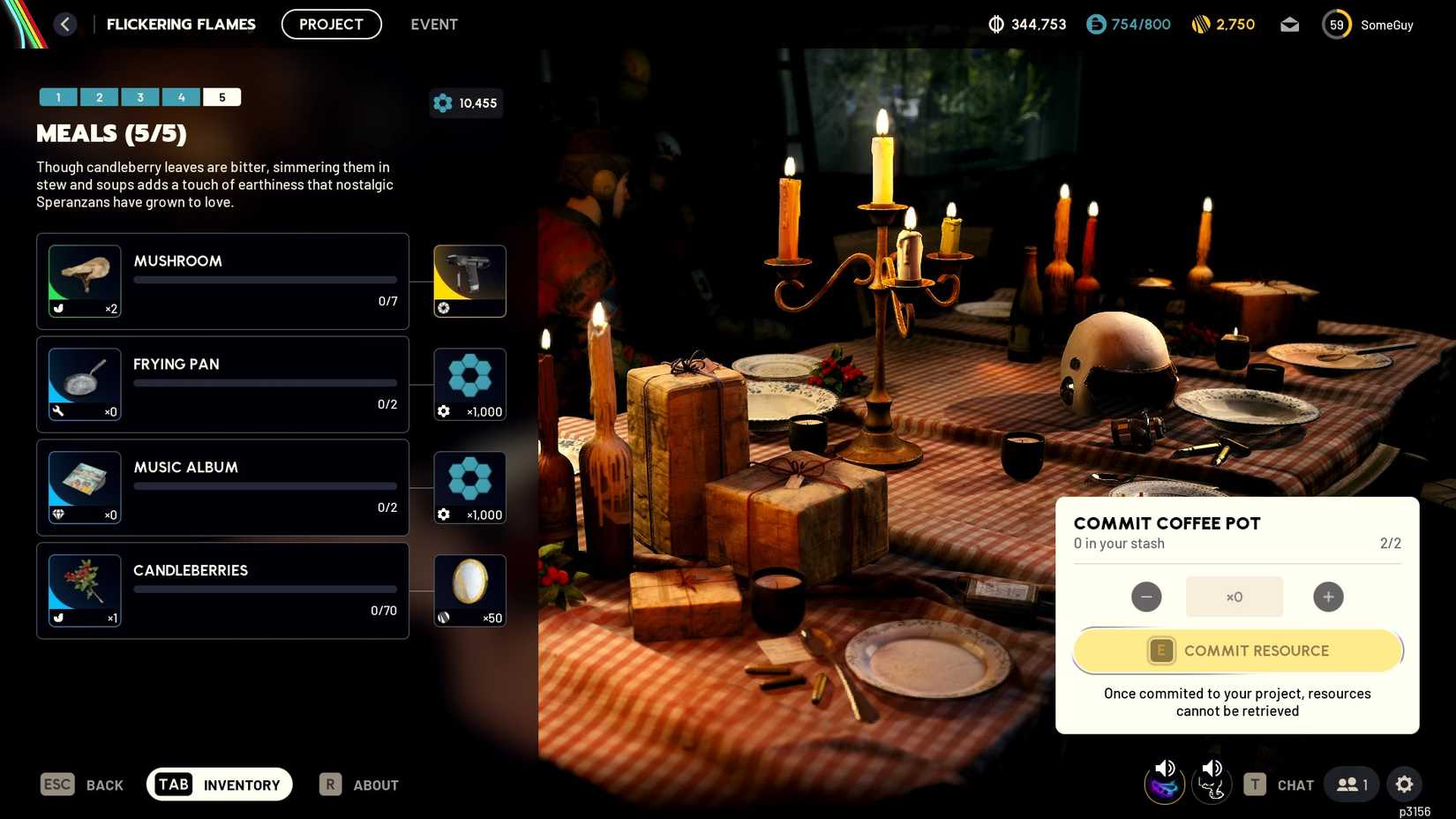Open the mail inbox icon
Screen dimensions: 1456x819
(1289, 24)
